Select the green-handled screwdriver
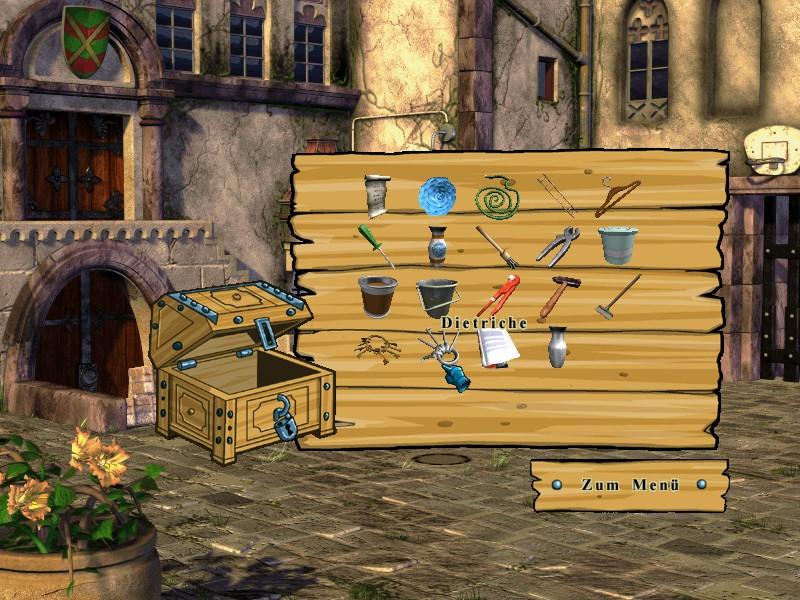 coord(376,244)
